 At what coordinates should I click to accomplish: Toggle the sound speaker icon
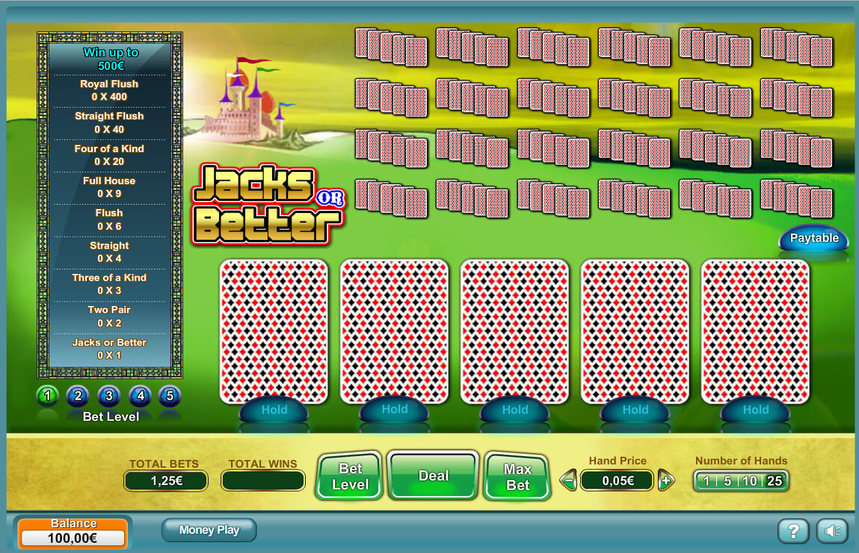click(830, 531)
